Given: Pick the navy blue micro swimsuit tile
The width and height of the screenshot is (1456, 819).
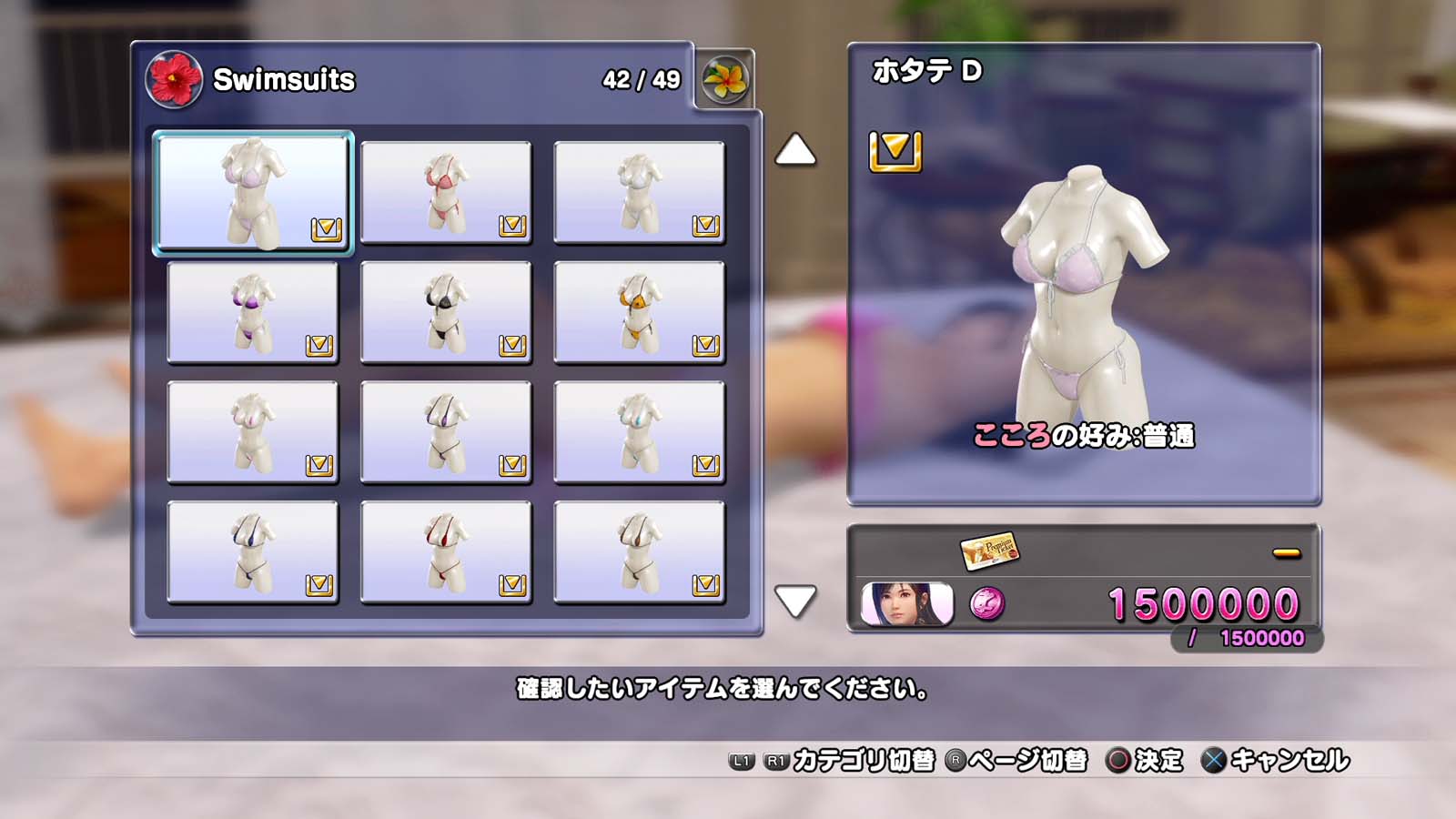Looking at the screenshot, I should tap(253, 552).
